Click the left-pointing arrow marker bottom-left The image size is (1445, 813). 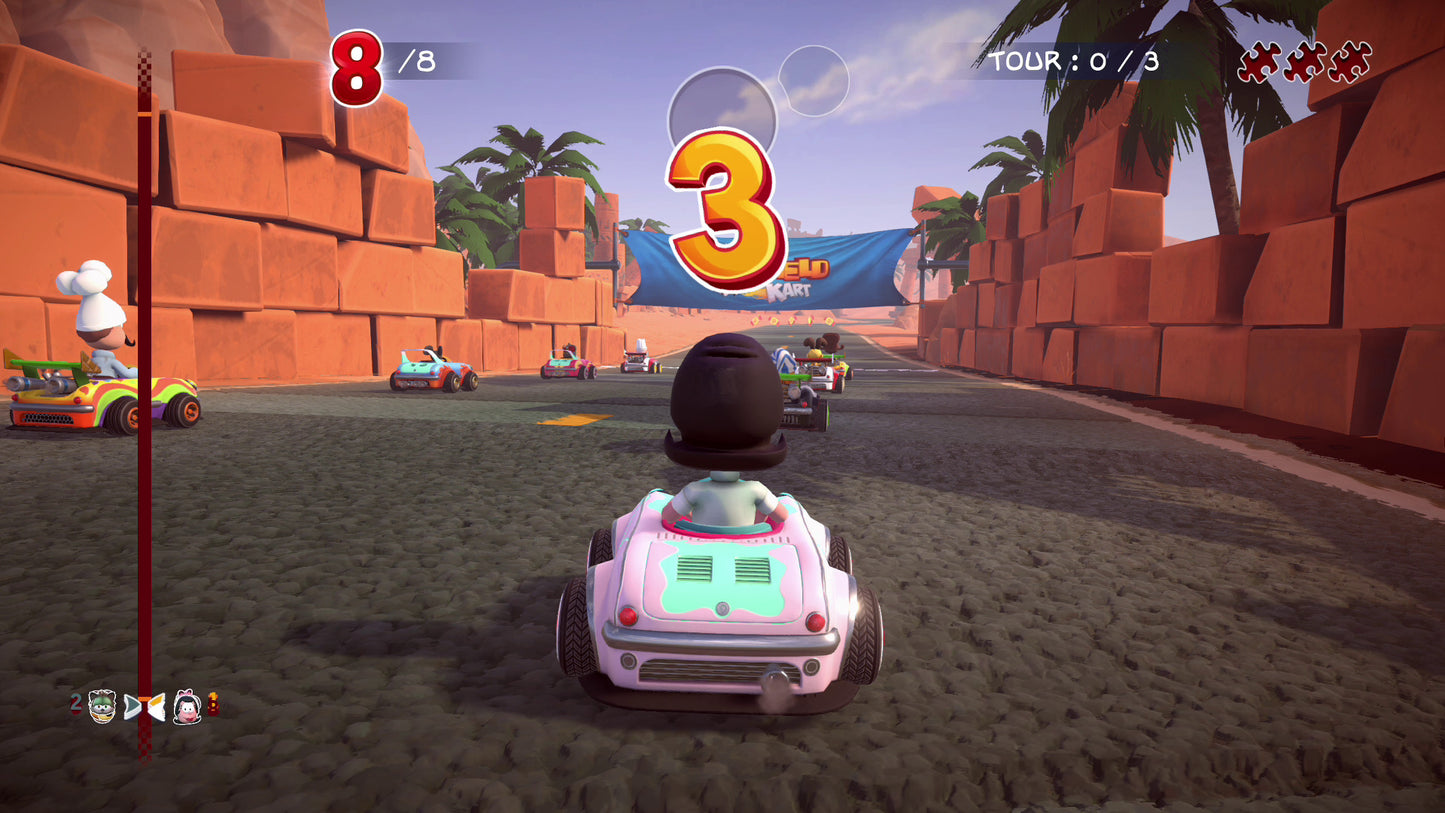tap(158, 707)
